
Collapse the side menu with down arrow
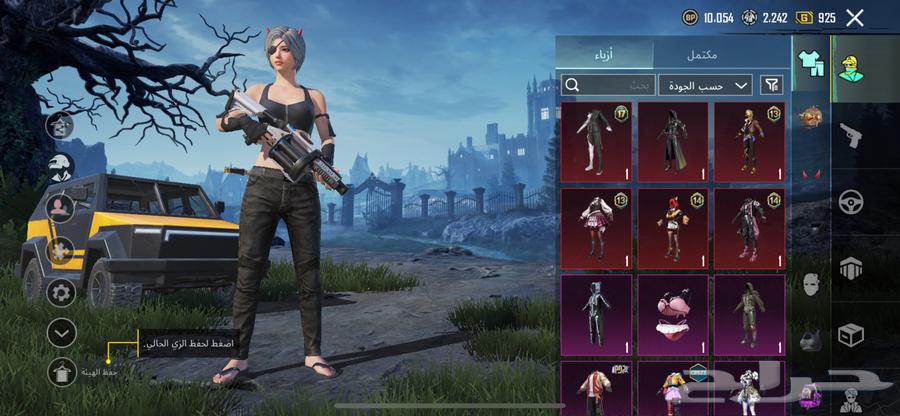pyautogui.click(x=61, y=332)
